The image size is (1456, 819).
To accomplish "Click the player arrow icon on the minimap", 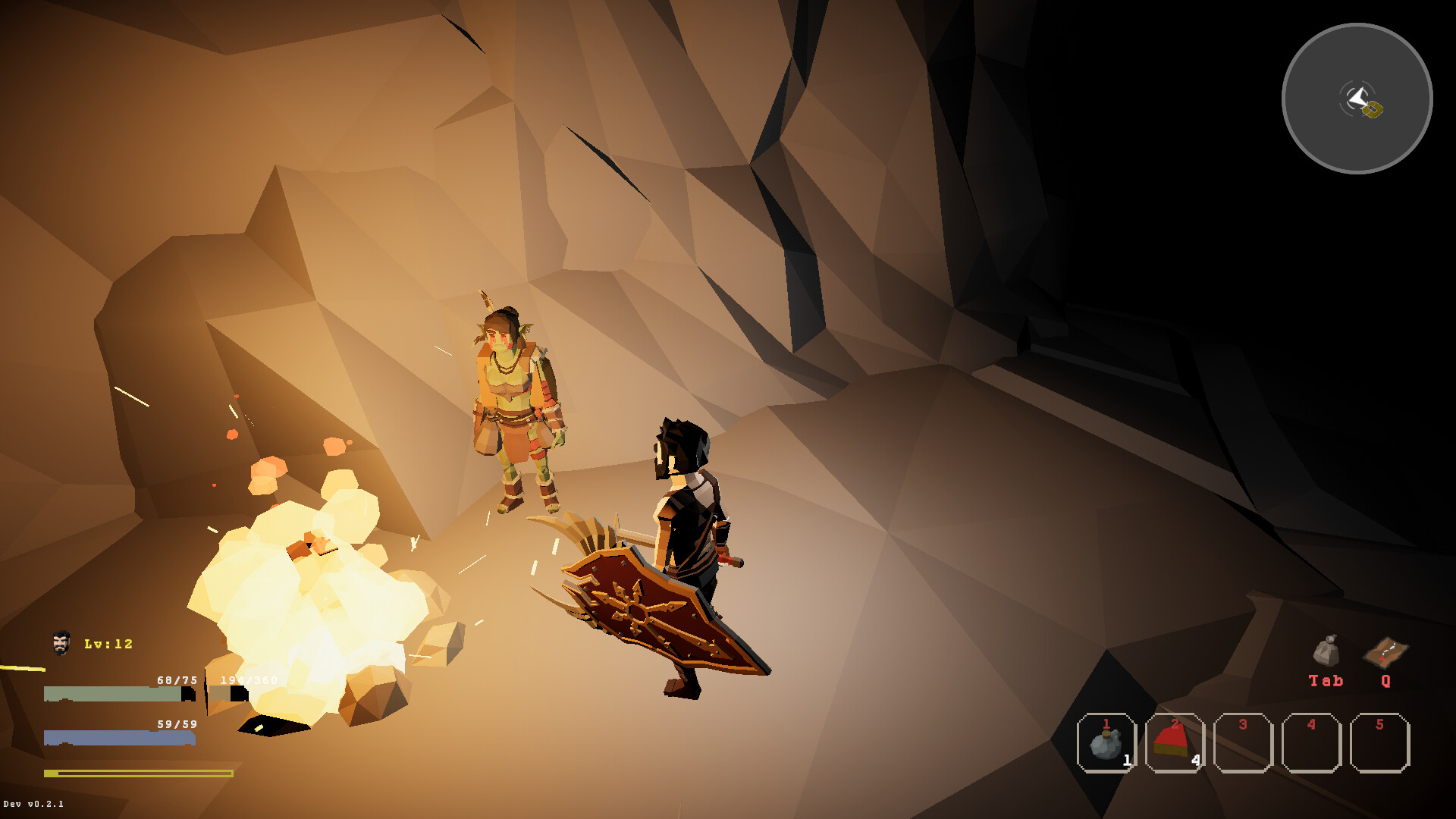I will [1357, 96].
